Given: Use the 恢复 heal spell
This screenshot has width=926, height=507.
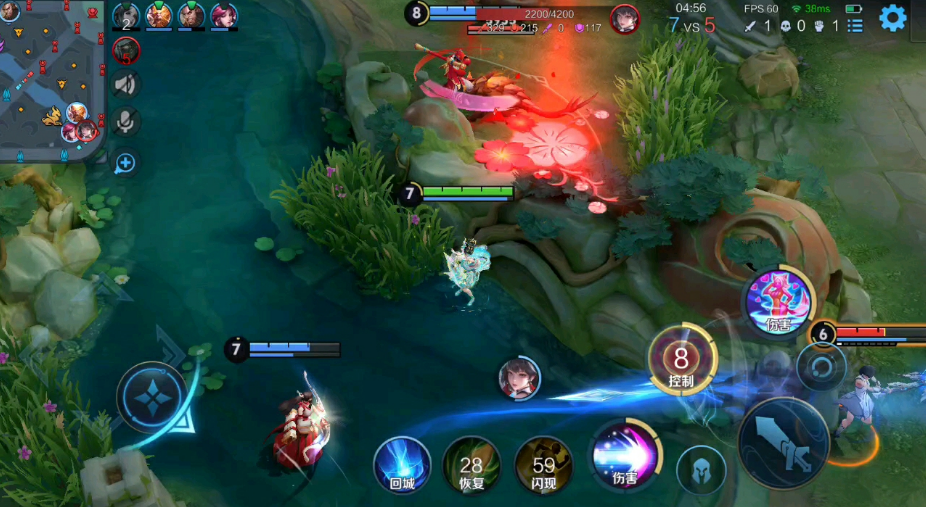Looking at the screenshot, I should (x=471, y=465).
